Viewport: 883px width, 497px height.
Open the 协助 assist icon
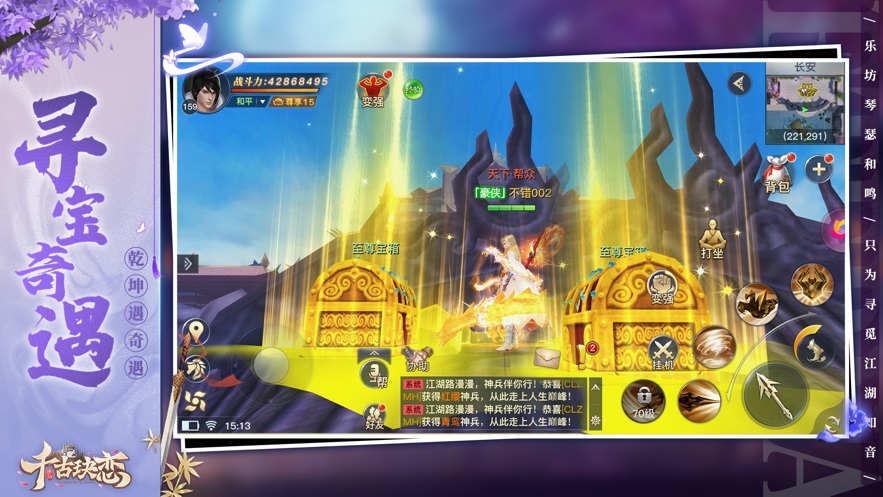(x=414, y=357)
